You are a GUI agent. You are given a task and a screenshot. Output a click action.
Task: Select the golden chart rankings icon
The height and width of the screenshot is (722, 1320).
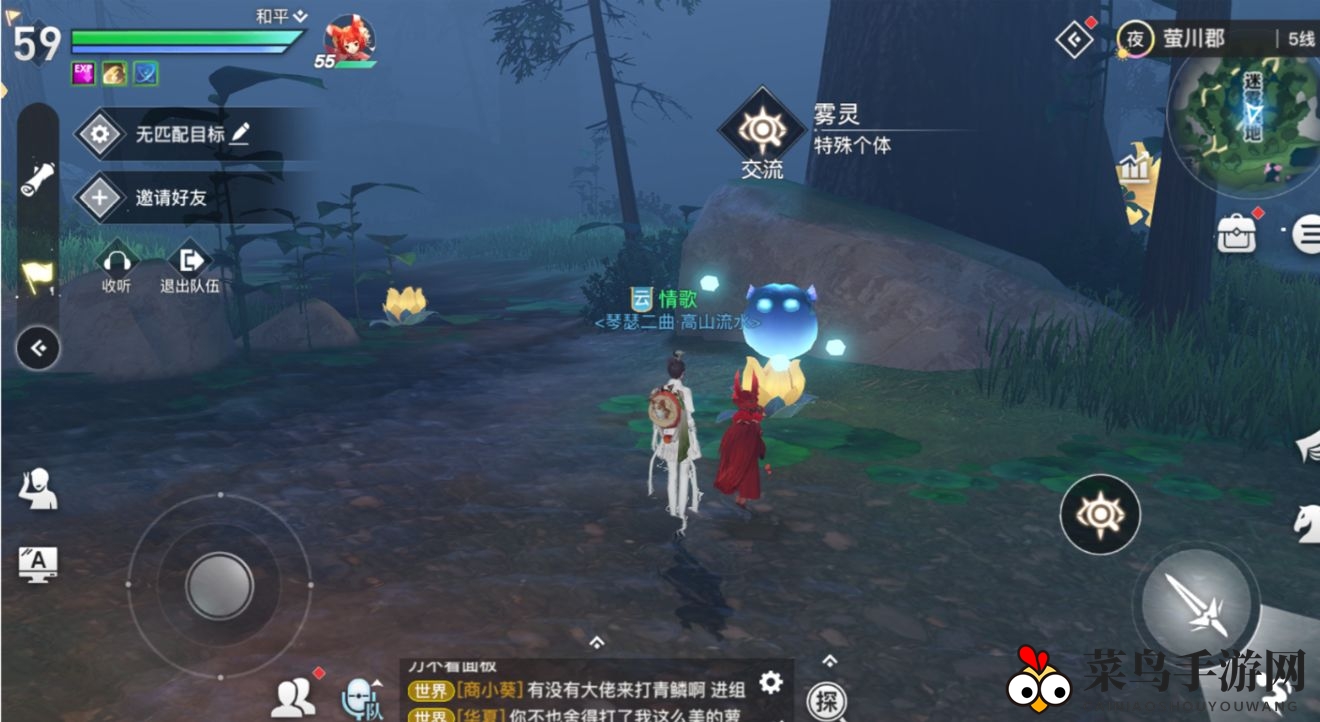tap(1134, 170)
